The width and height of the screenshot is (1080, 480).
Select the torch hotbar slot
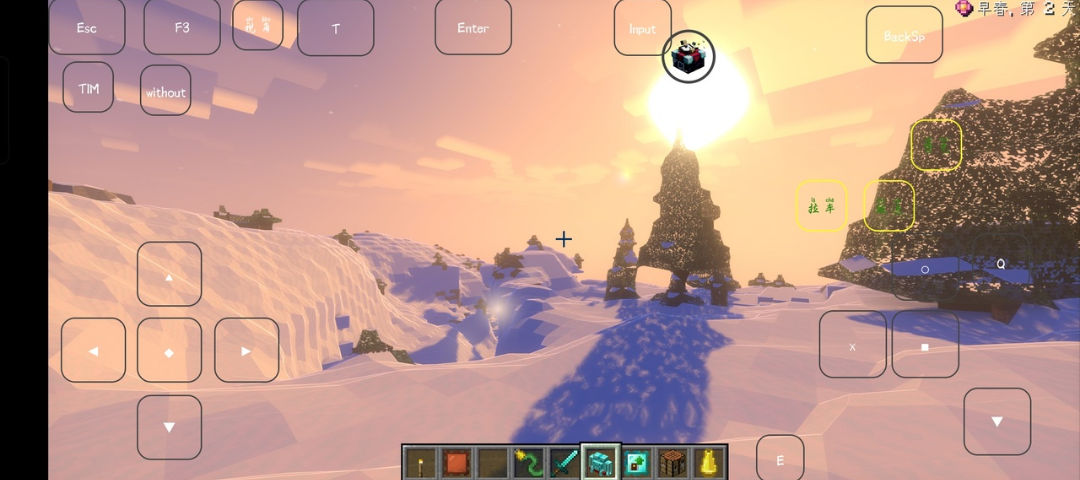click(x=421, y=462)
